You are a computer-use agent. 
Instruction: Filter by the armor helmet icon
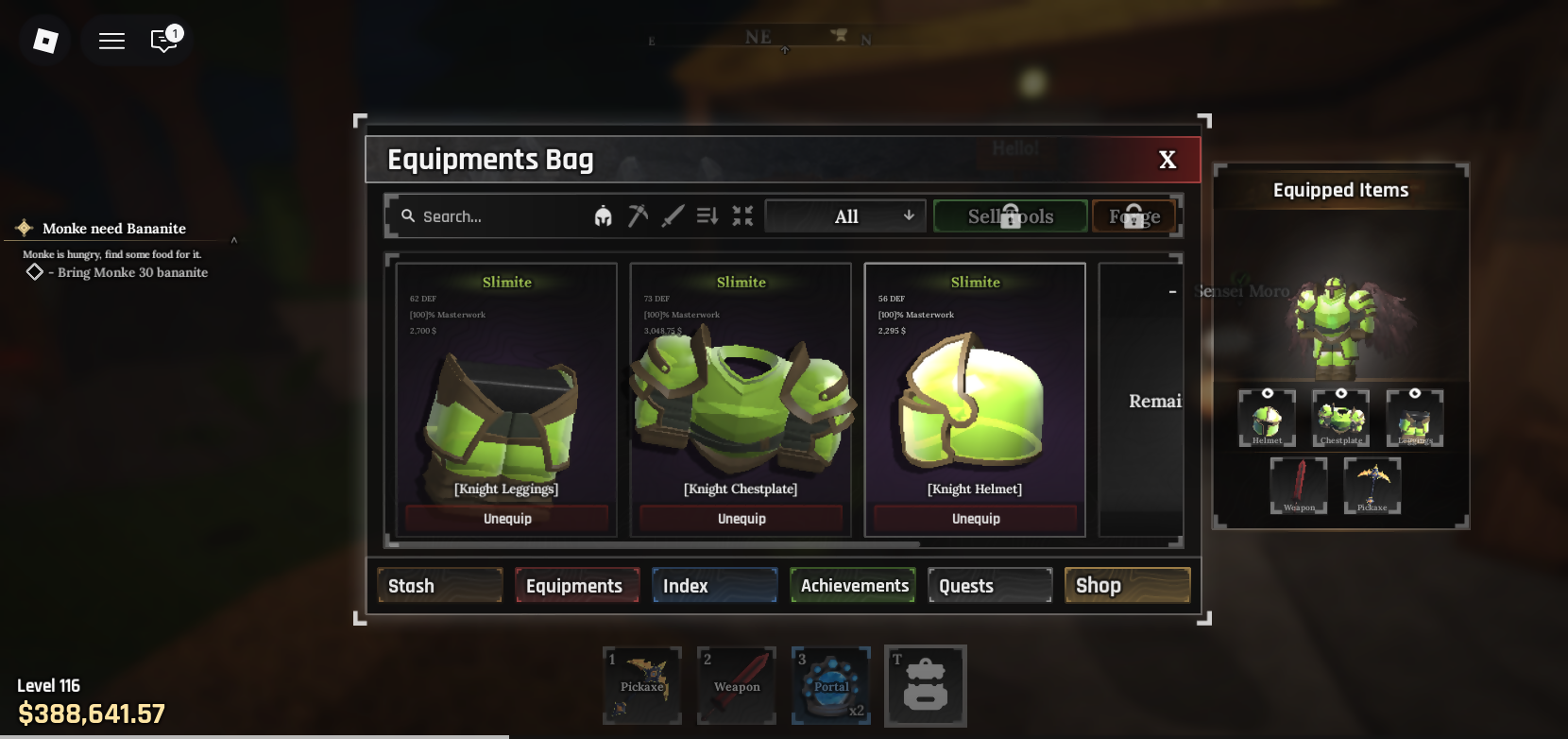point(604,216)
